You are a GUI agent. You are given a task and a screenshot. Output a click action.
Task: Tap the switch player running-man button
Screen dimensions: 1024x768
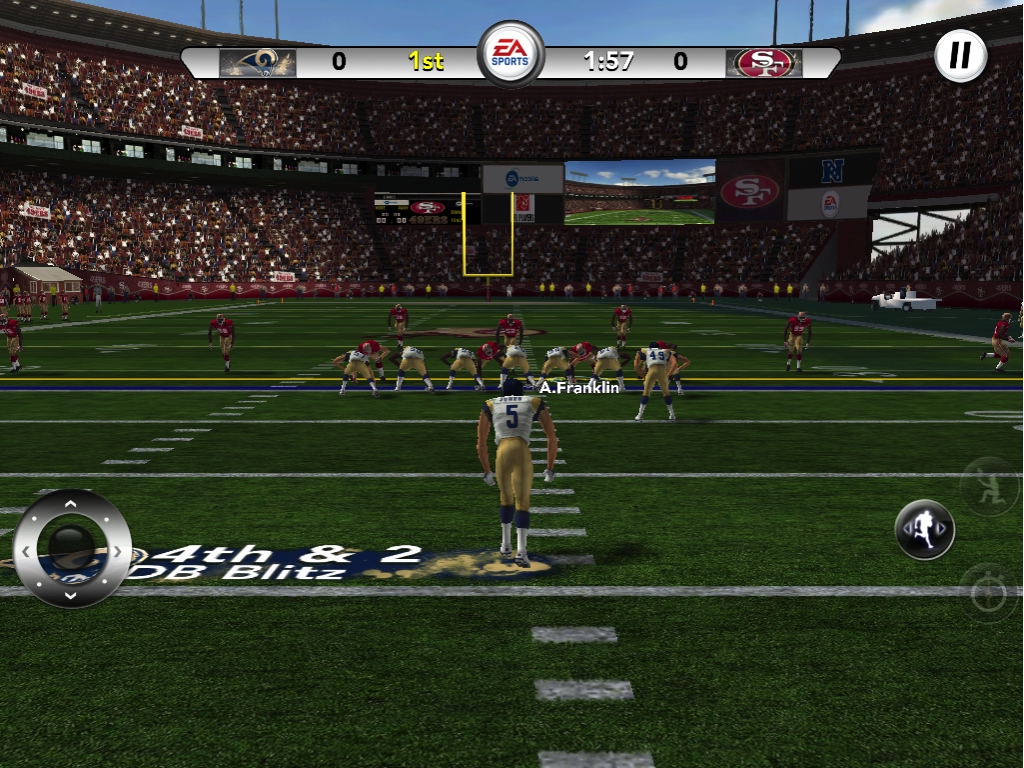[924, 529]
